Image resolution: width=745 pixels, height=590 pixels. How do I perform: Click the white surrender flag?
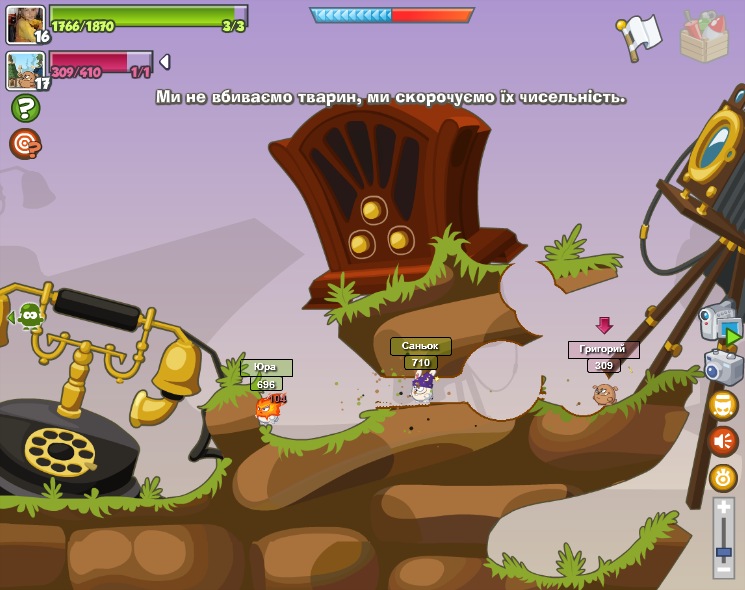(x=639, y=35)
